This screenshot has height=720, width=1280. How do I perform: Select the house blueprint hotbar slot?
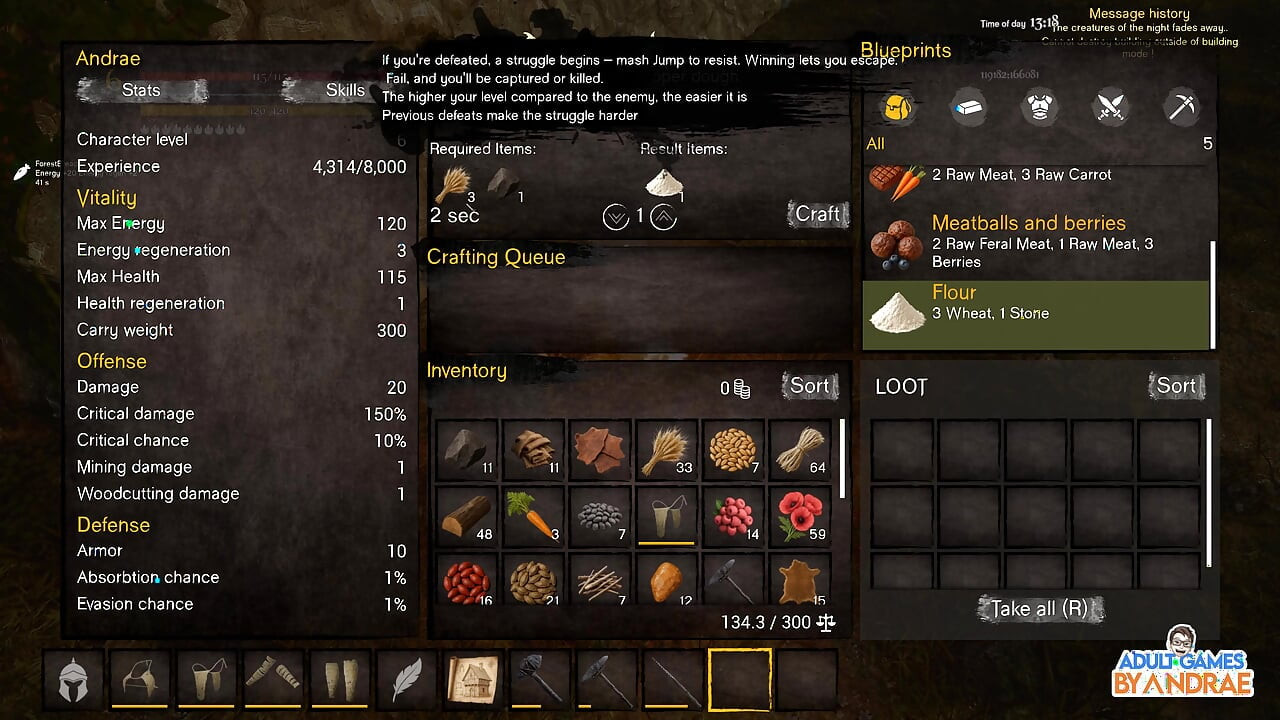(x=473, y=679)
